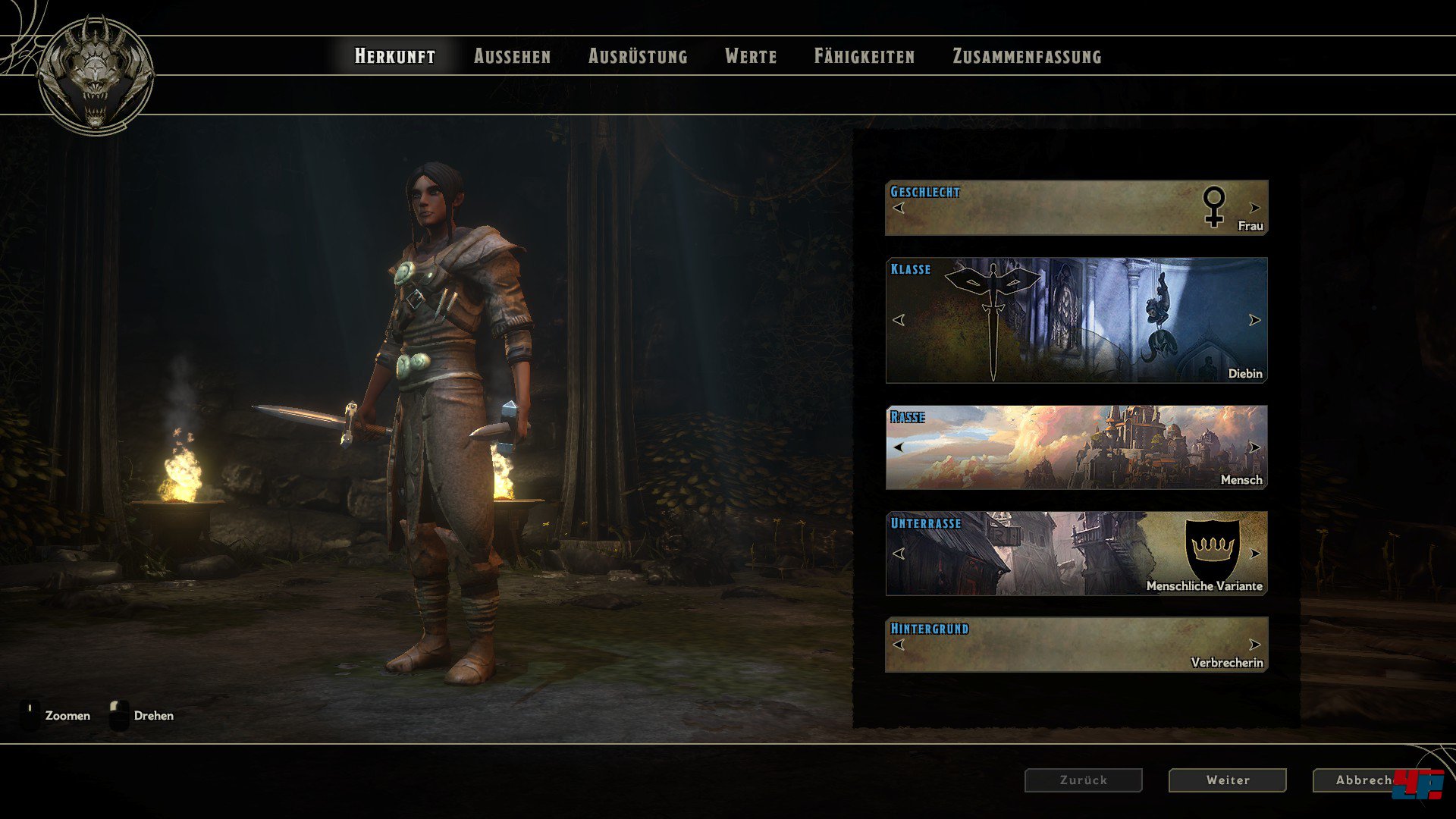
Task: Select previous Rasse with left arrow
Action: tap(899, 447)
